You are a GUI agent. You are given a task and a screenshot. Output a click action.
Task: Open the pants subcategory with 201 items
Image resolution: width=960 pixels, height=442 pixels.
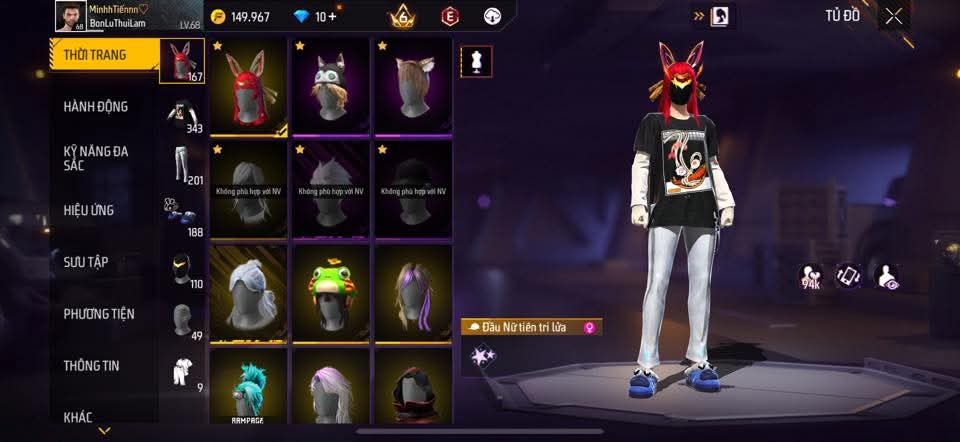[x=181, y=166]
